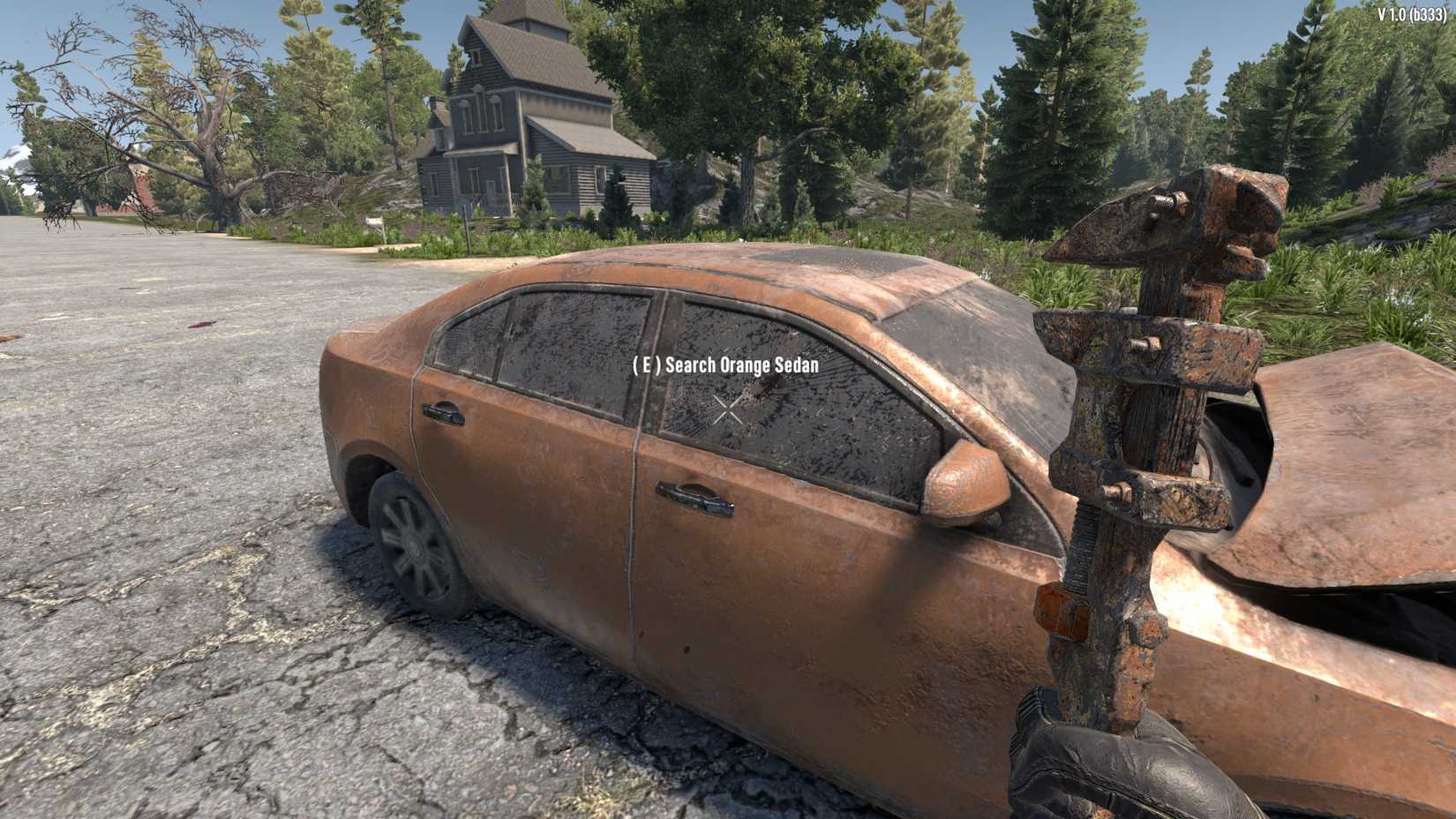This screenshot has width=1456, height=819.
Task: Select the sedan's front door handle
Action: point(693,496)
